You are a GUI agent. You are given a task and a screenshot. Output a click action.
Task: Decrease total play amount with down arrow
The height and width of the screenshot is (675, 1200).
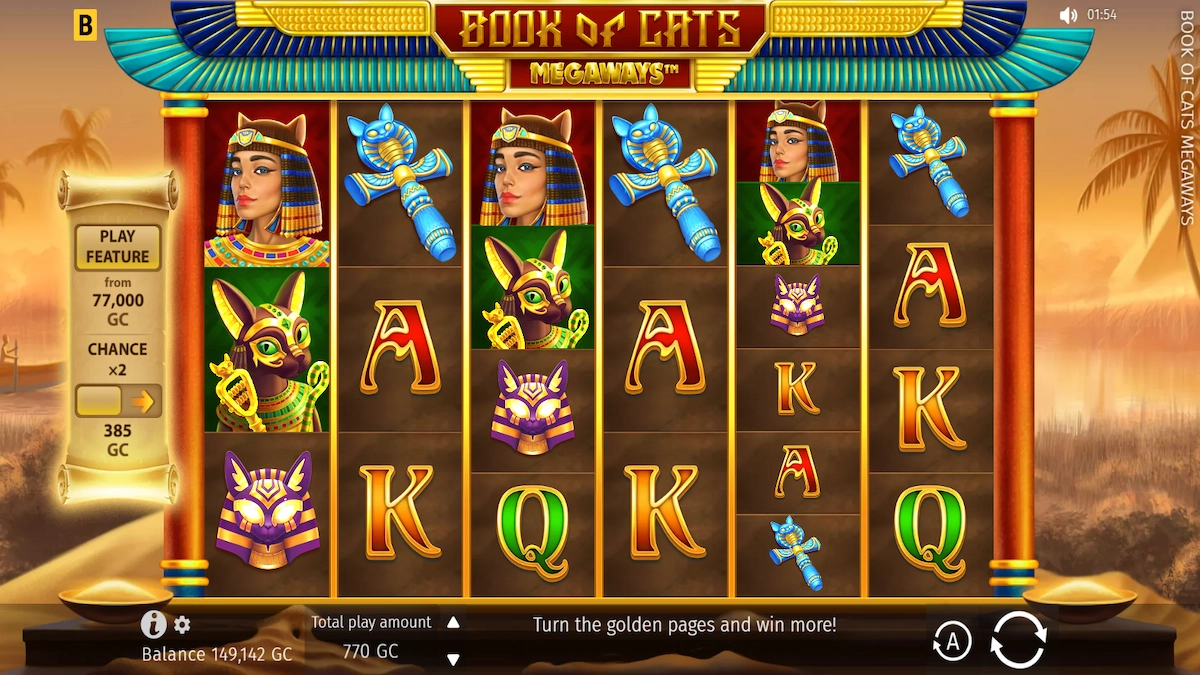(x=453, y=659)
